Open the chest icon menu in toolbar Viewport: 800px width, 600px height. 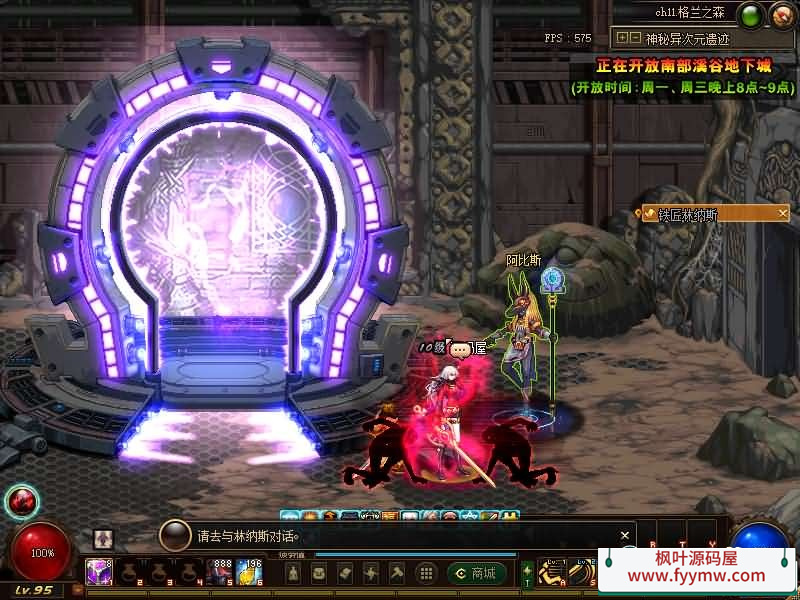319,573
